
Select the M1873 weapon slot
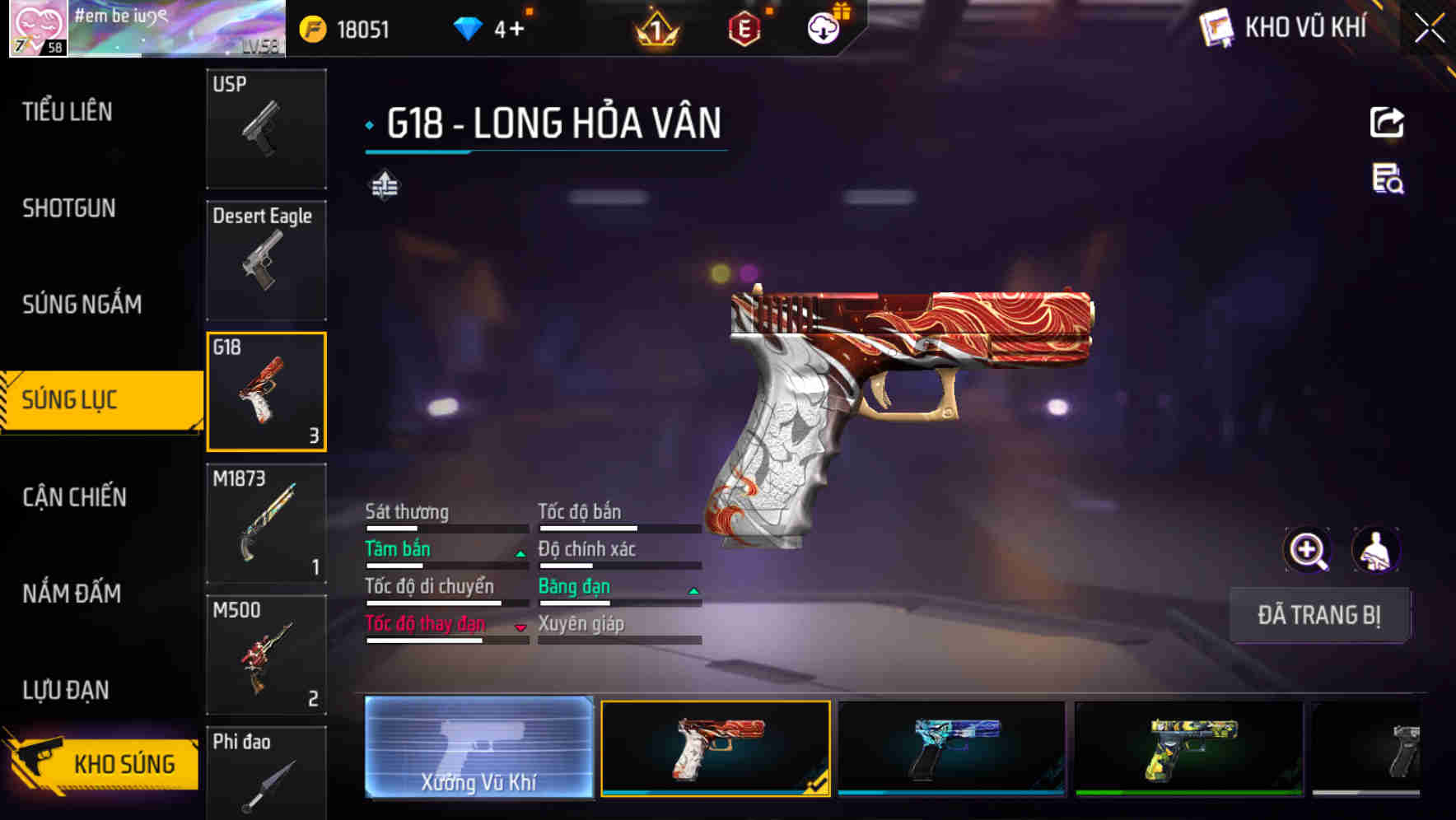(266, 524)
